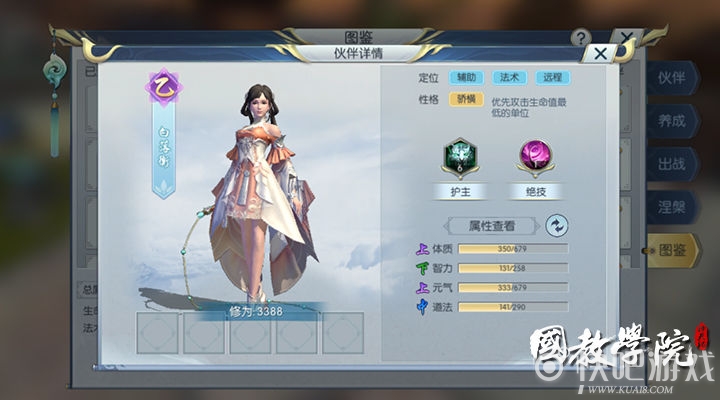Open the question mark help button
Image resolution: width=720 pixels, height=400 pixels.
581,37
